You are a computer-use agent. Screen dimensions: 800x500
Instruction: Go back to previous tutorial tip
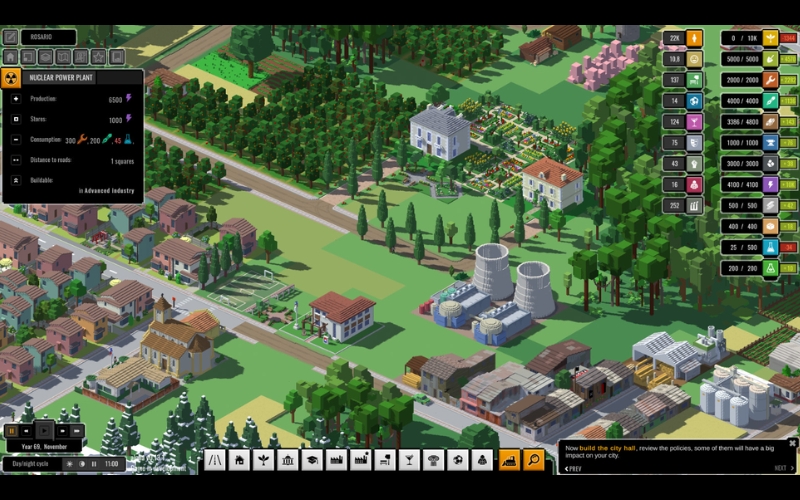pyautogui.click(x=574, y=468)
